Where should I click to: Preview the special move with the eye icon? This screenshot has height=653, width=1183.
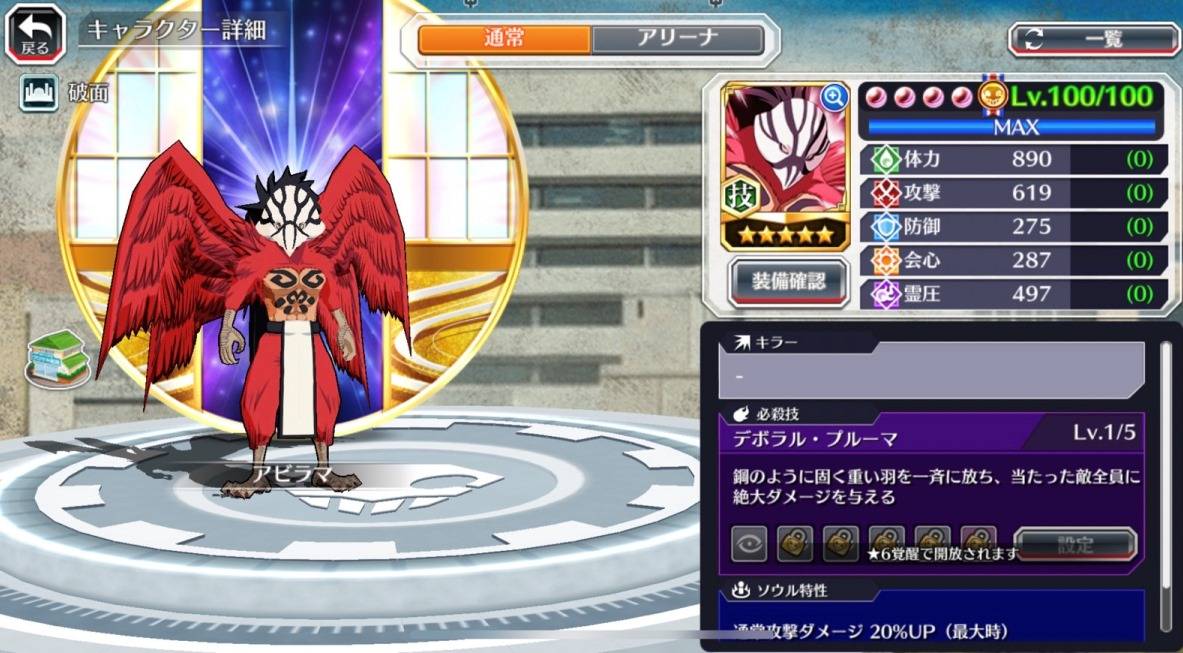coord(750,545)
